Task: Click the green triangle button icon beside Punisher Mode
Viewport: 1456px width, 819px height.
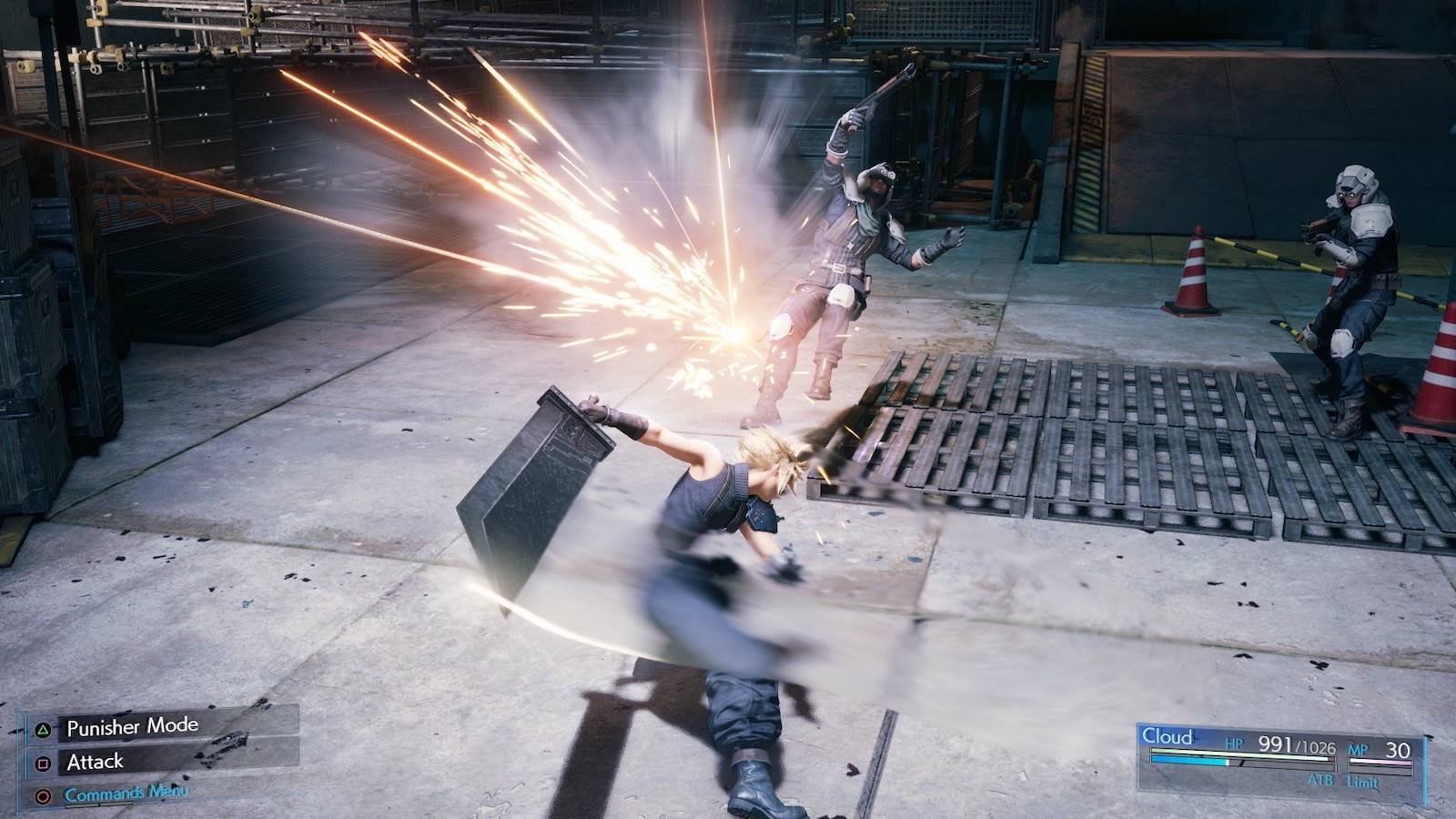Action: pyautogui.click(x=43, y=730)
